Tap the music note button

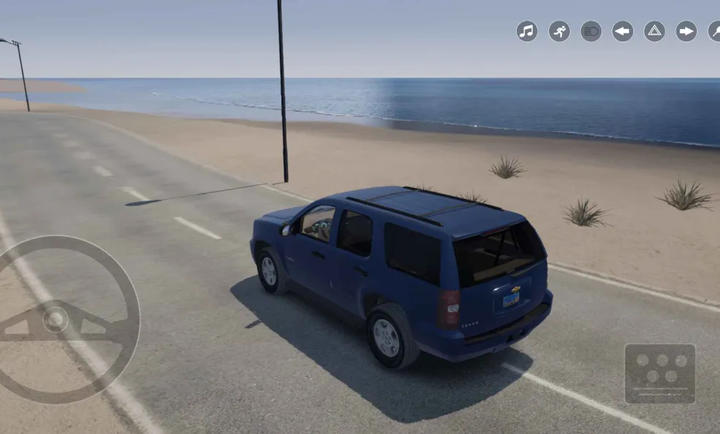(x=527, y=31)
